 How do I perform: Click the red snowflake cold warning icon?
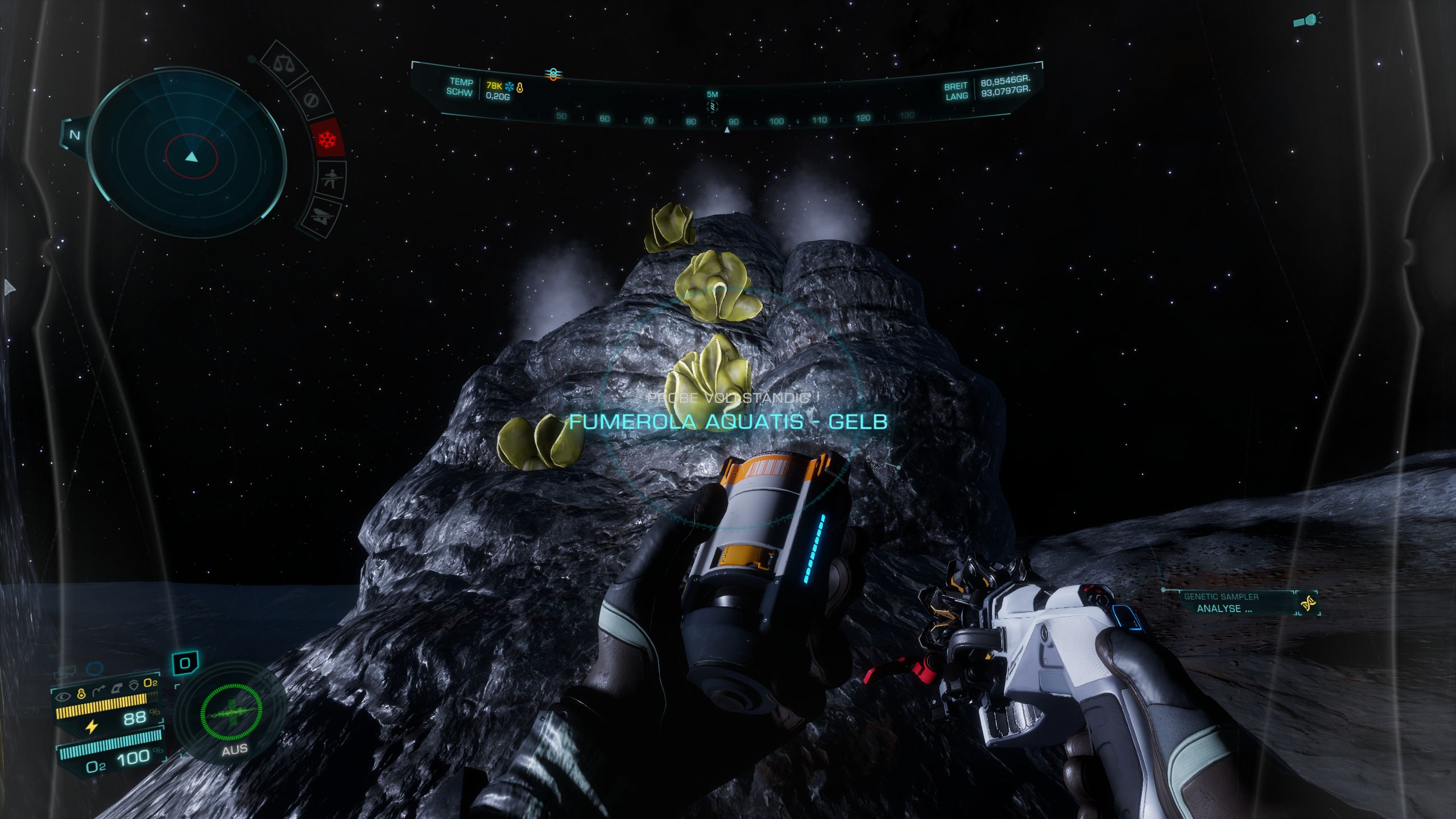328,139
